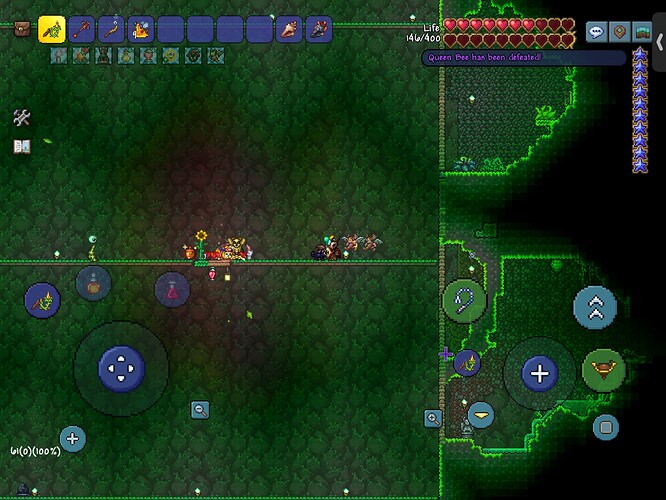The image size is (666, 500).
Task: Select the red pickaxe hotbar slot
Action: click(82, 30)
